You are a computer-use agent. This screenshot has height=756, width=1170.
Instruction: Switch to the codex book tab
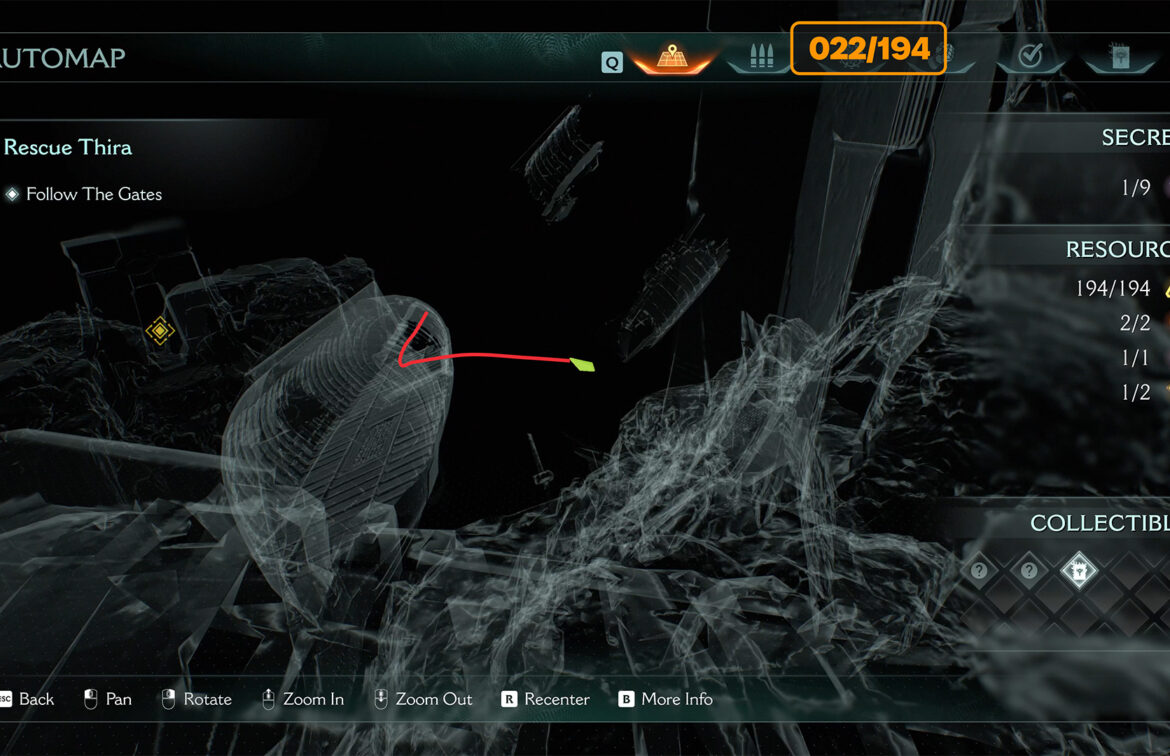pos(1118,57)
